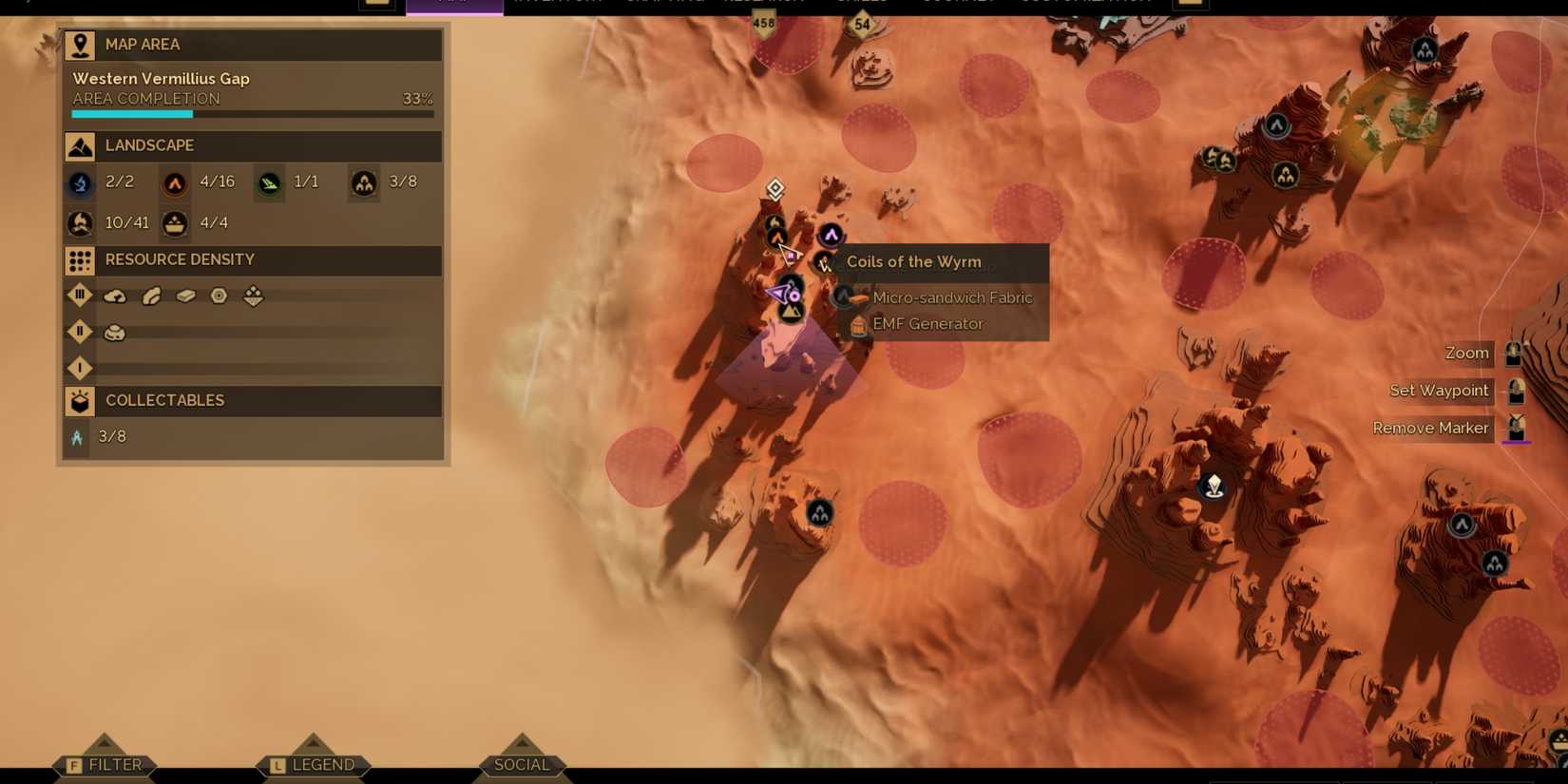Select the blue collectable flame icon showing 3/8
Image resolution: width=1568 pixels, height=784 pixels.
[x=77, y=436]
